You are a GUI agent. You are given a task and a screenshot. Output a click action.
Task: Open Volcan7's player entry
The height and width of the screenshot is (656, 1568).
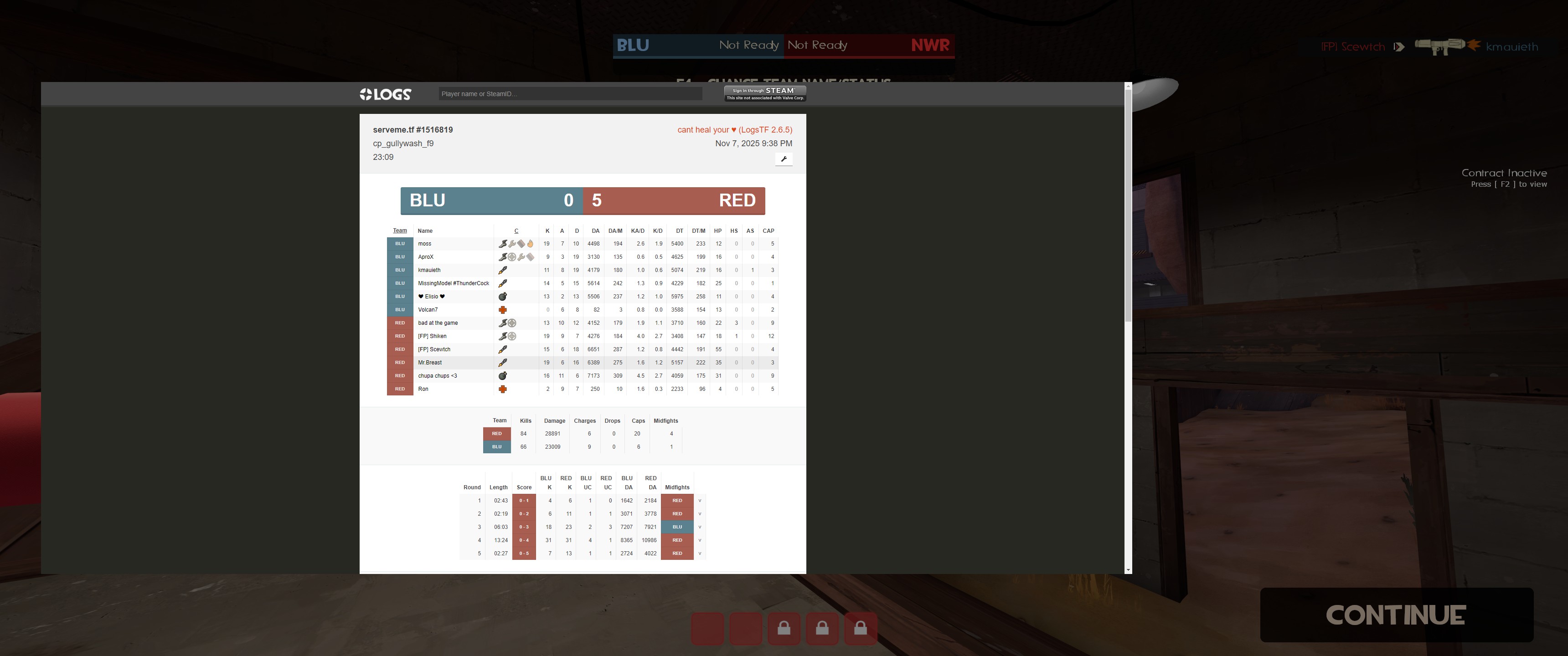pos(428,310)
